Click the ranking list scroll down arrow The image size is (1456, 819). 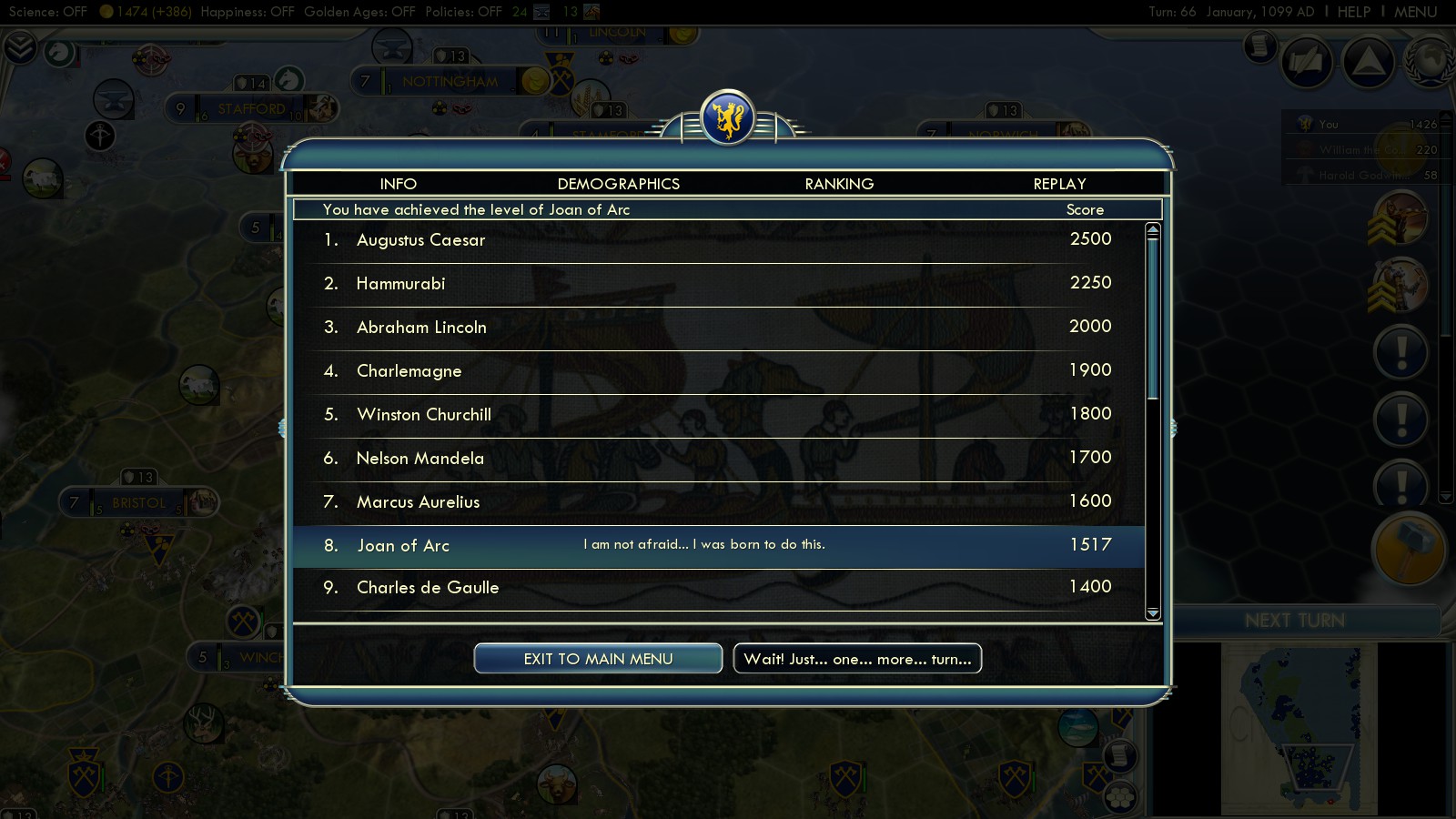pyautogui.click(x=1153, y=613)
